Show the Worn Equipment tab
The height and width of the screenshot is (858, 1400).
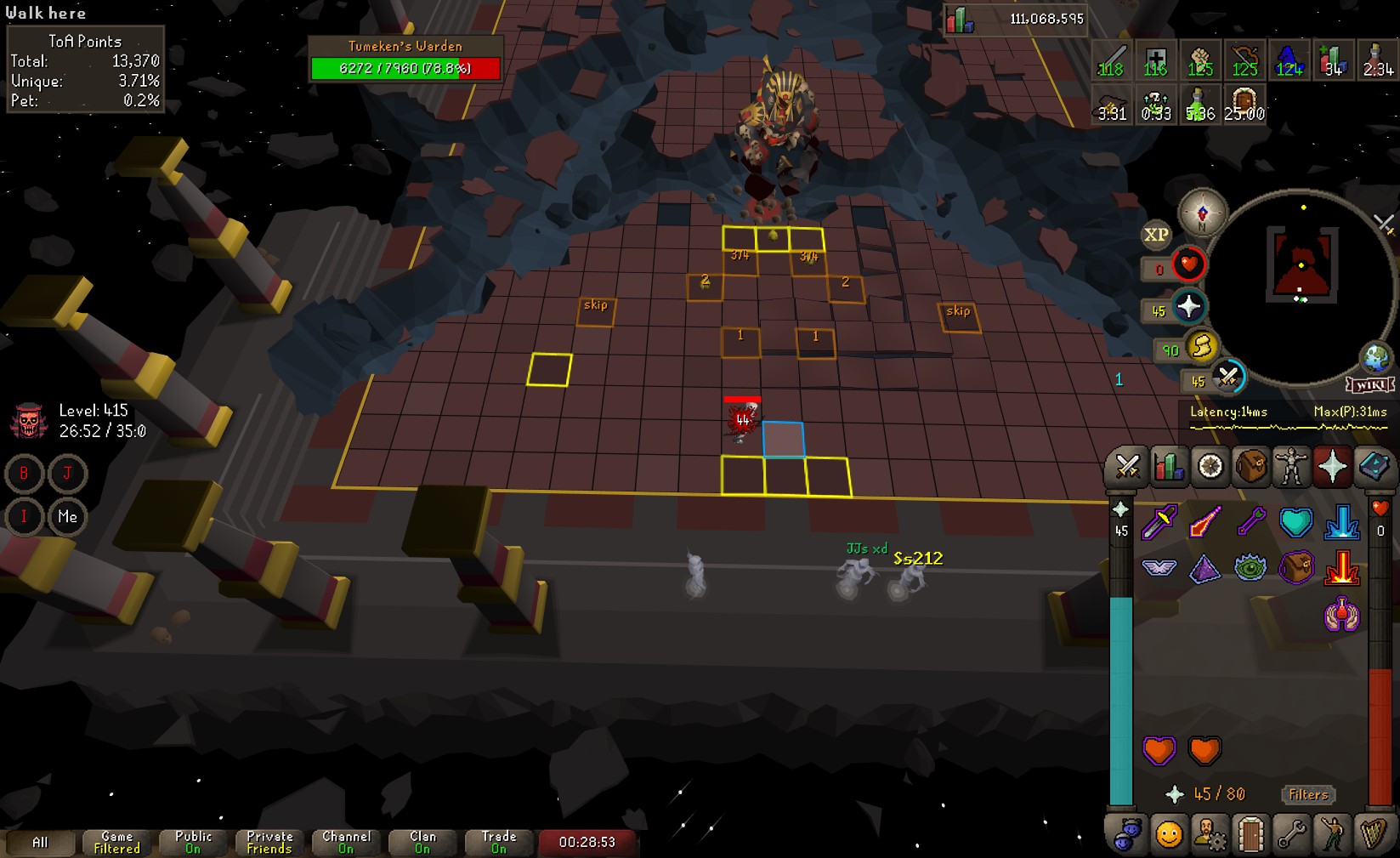(1291, 467)
